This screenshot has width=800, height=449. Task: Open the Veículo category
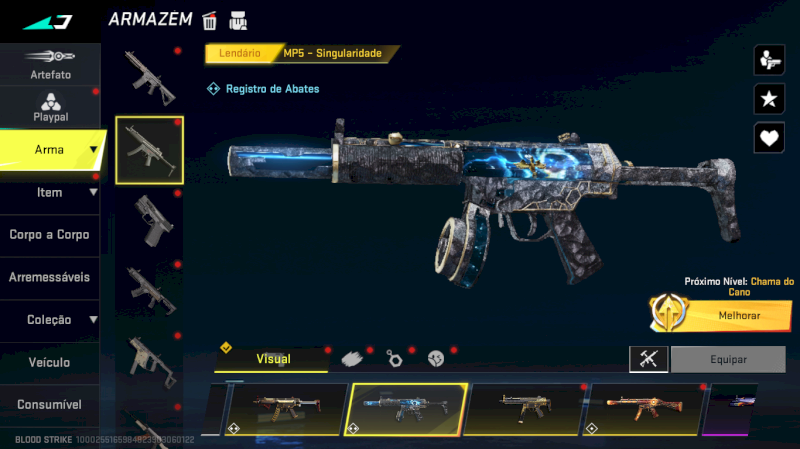50,362
